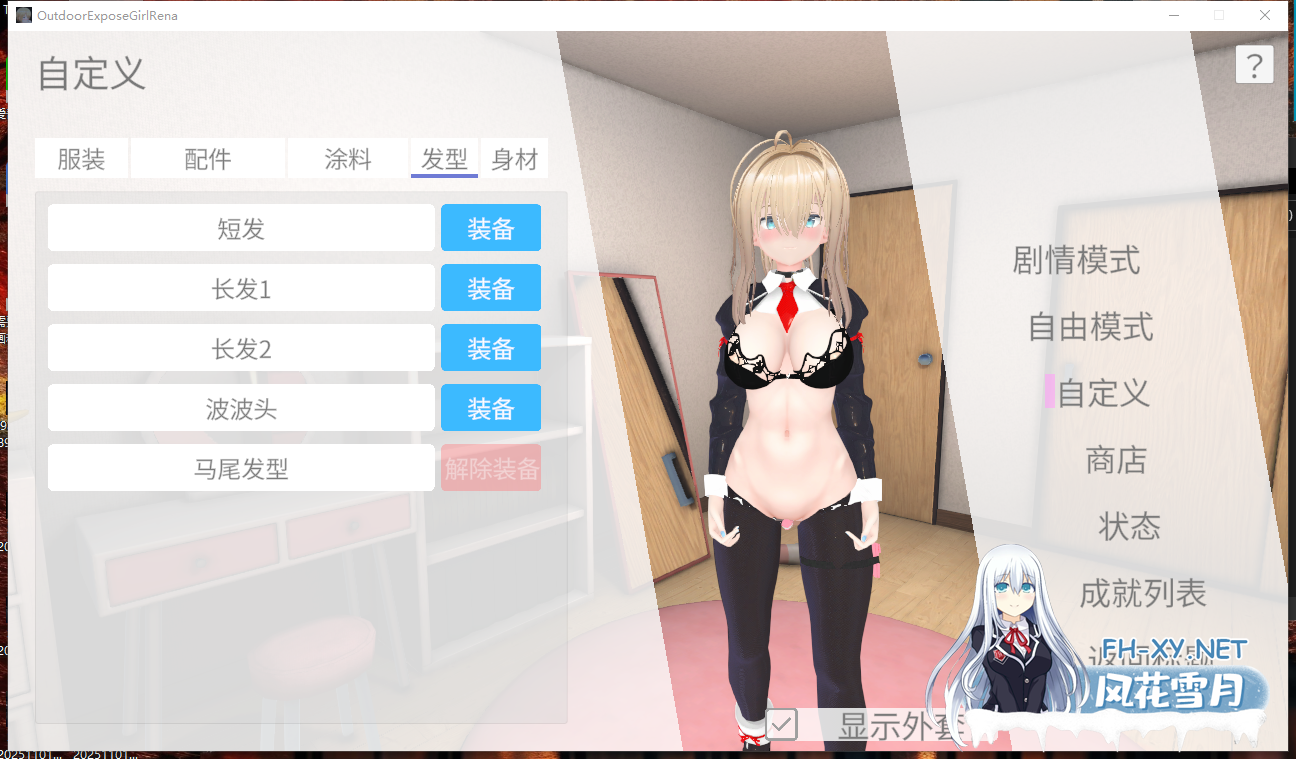Unequip the 马尾发型 ponytail via 解除装备
Image resolution: width=1296 pixels, height=759 pixels.
point(491,467)
